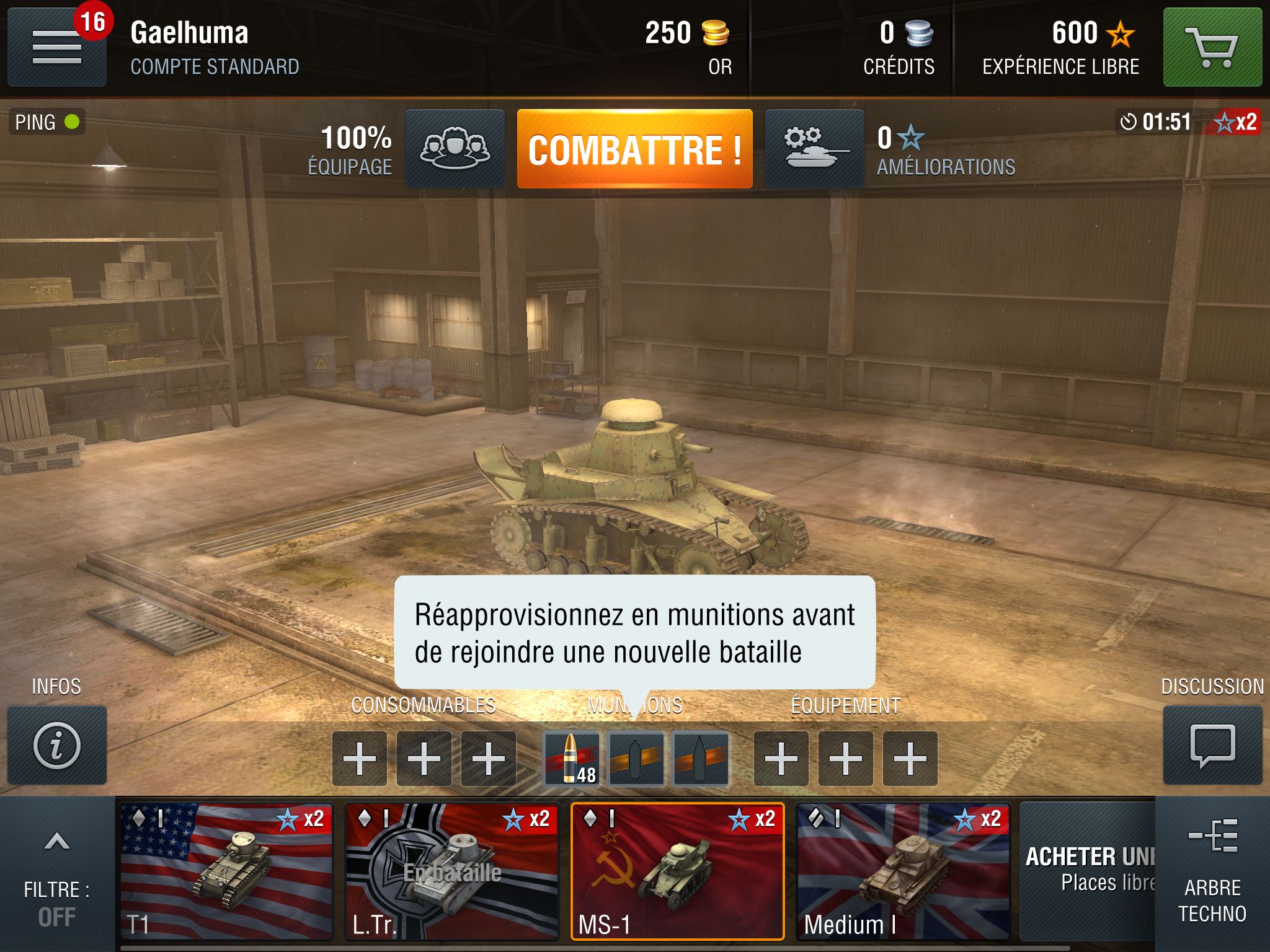Select the T1 American tank

click(x=226, y=871)
